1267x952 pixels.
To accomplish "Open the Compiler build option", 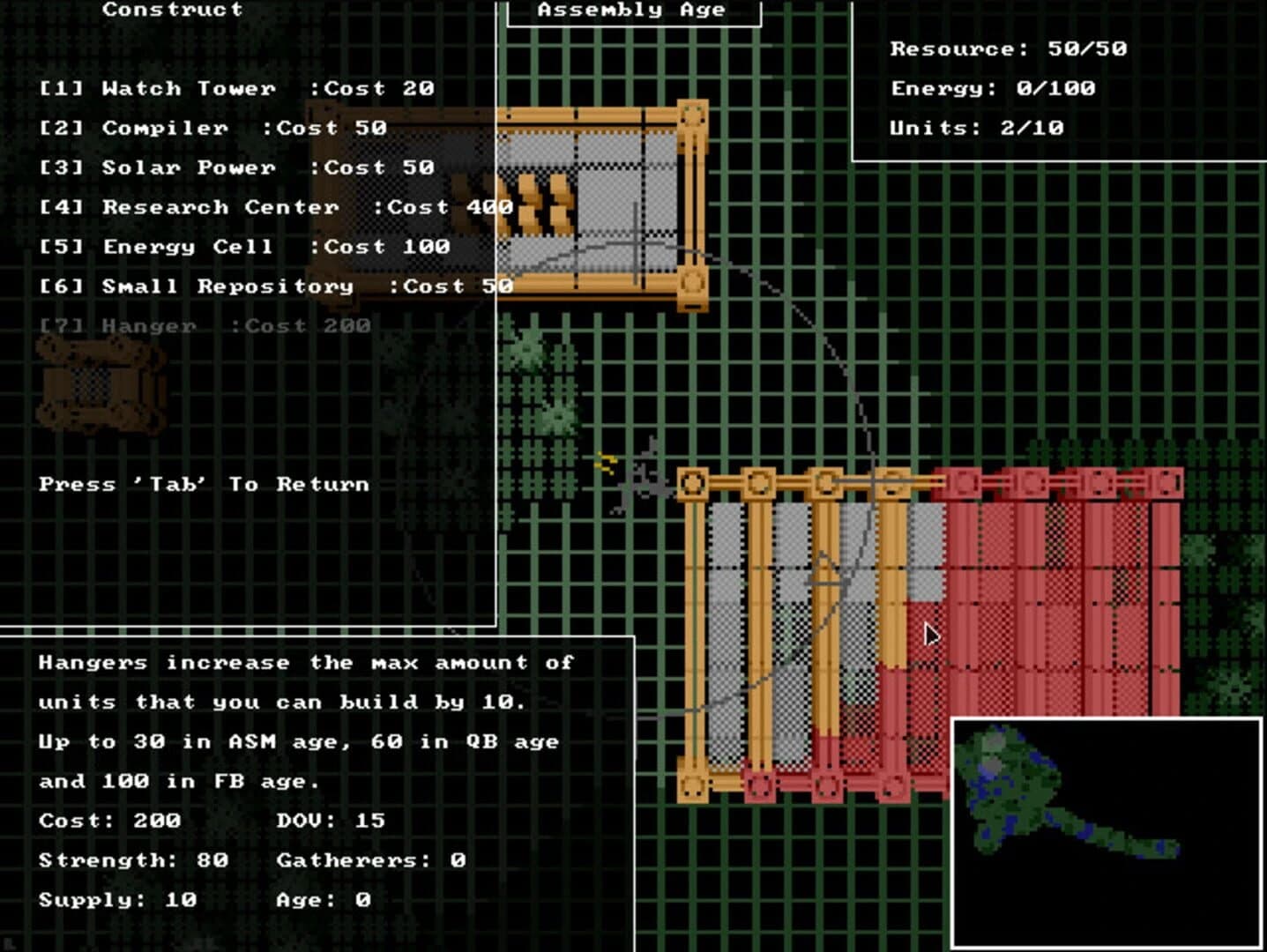I will (212, 127).
